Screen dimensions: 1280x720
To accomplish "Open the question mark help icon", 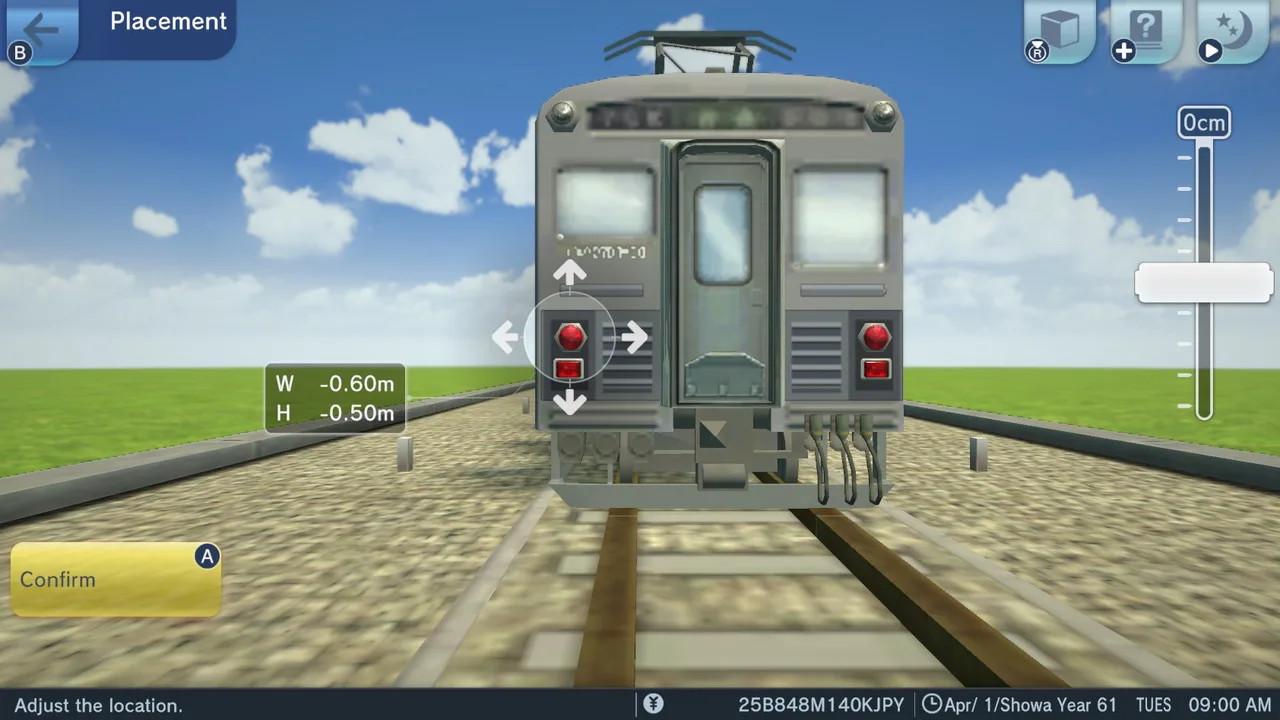I will (x=1146, y=30).
